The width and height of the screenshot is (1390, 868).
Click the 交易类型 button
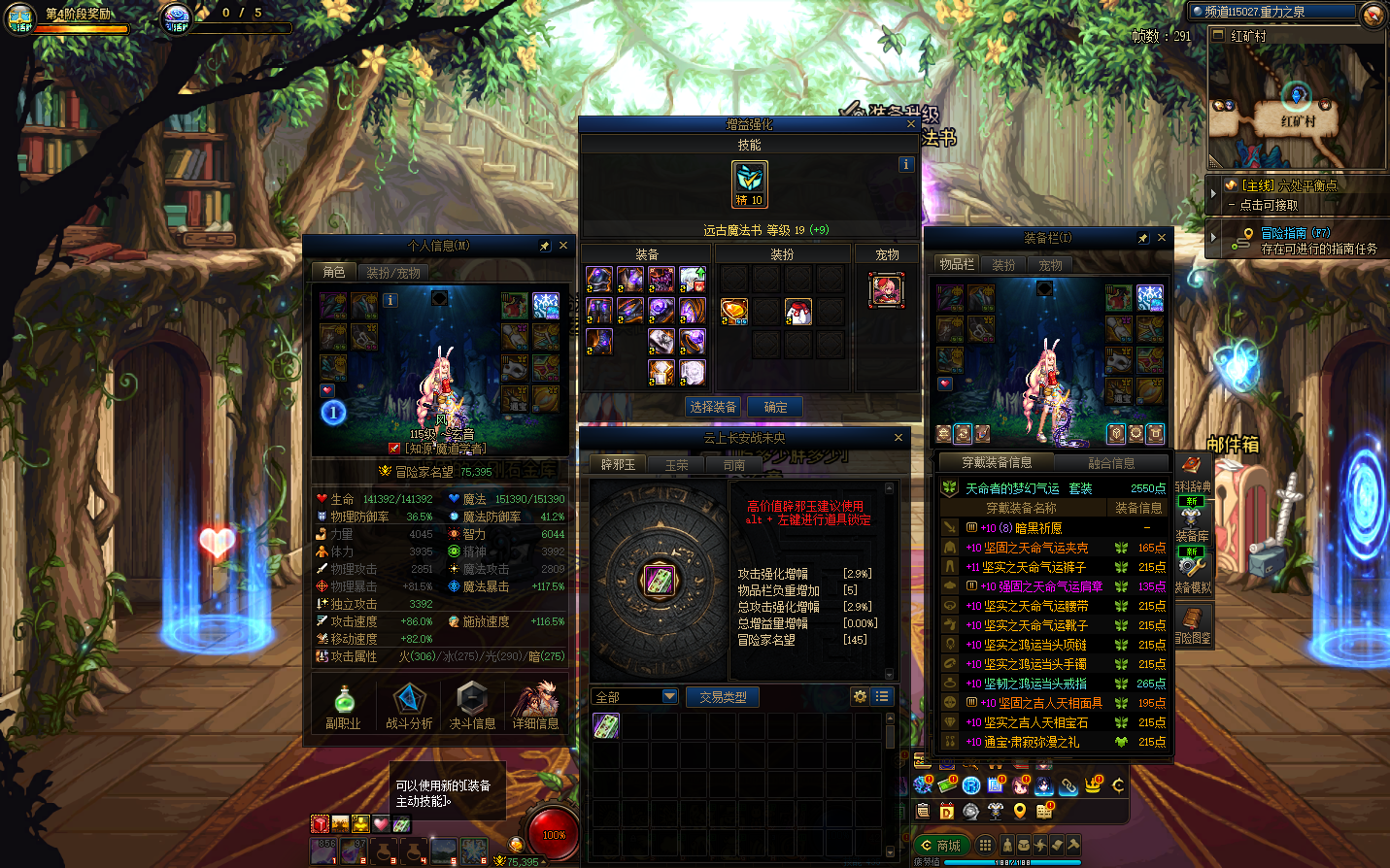click(723, 696)
